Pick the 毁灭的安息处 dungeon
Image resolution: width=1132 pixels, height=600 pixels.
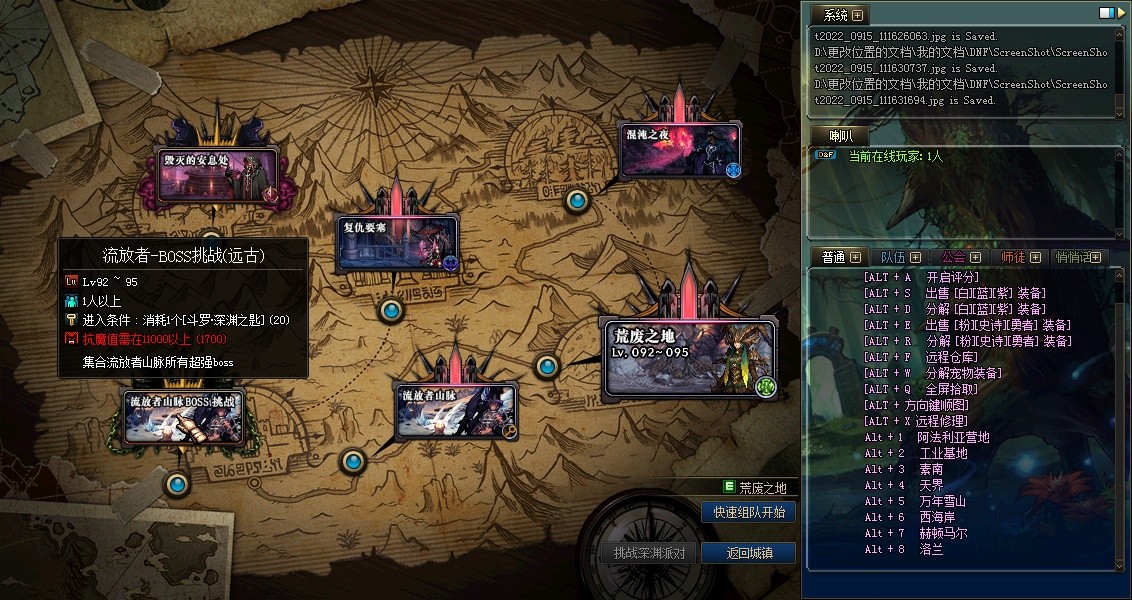[218, 175]
